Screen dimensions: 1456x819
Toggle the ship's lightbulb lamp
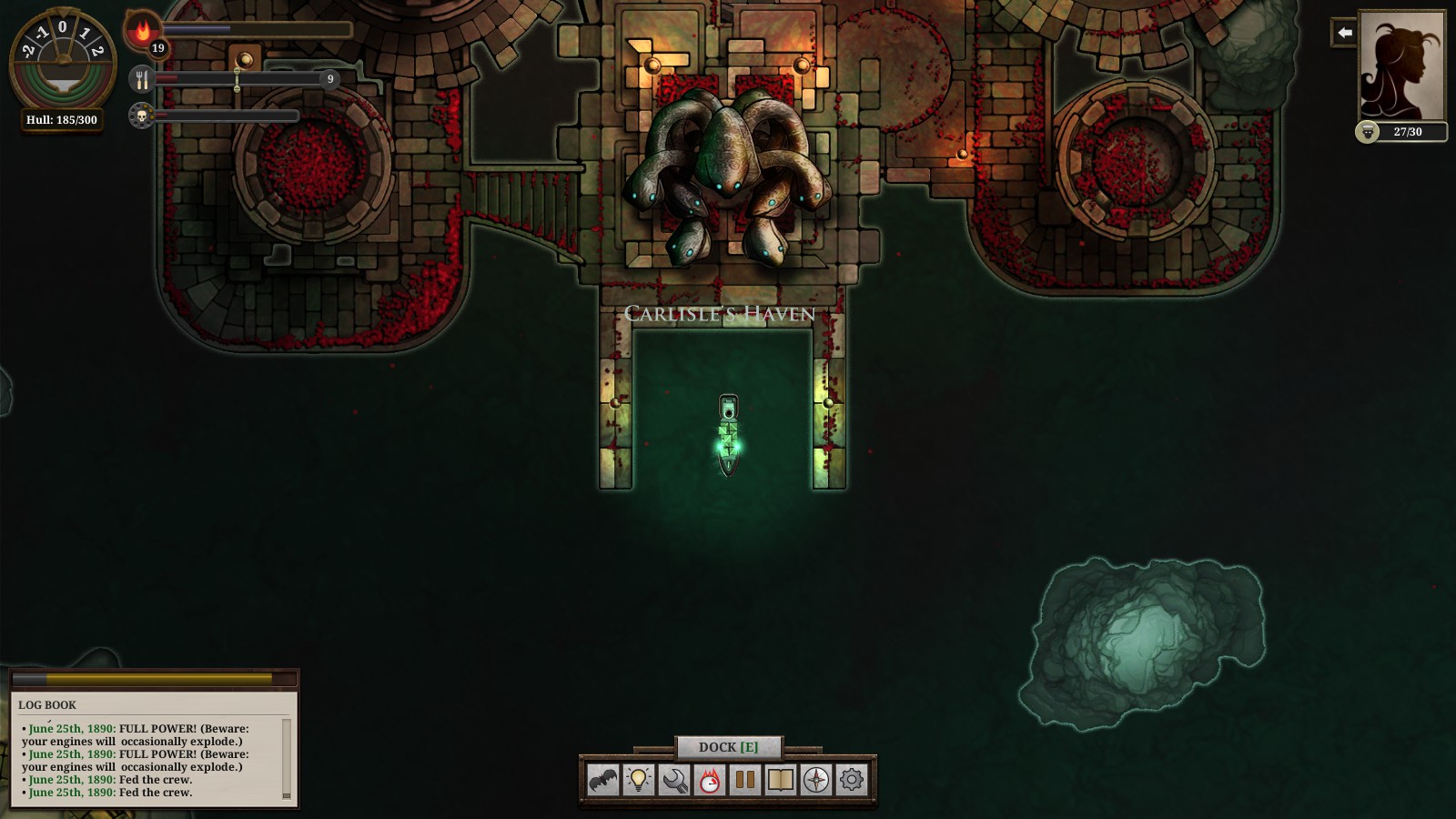[639, 780]
